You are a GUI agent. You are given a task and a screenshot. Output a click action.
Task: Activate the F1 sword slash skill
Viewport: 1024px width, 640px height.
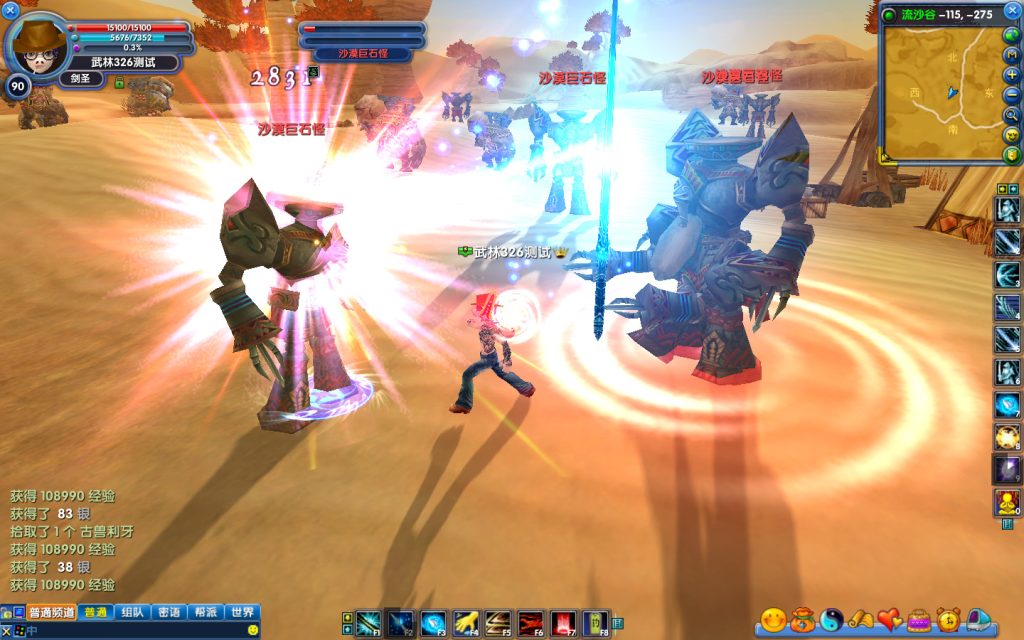pyautogui.click(x=368, y=623)
